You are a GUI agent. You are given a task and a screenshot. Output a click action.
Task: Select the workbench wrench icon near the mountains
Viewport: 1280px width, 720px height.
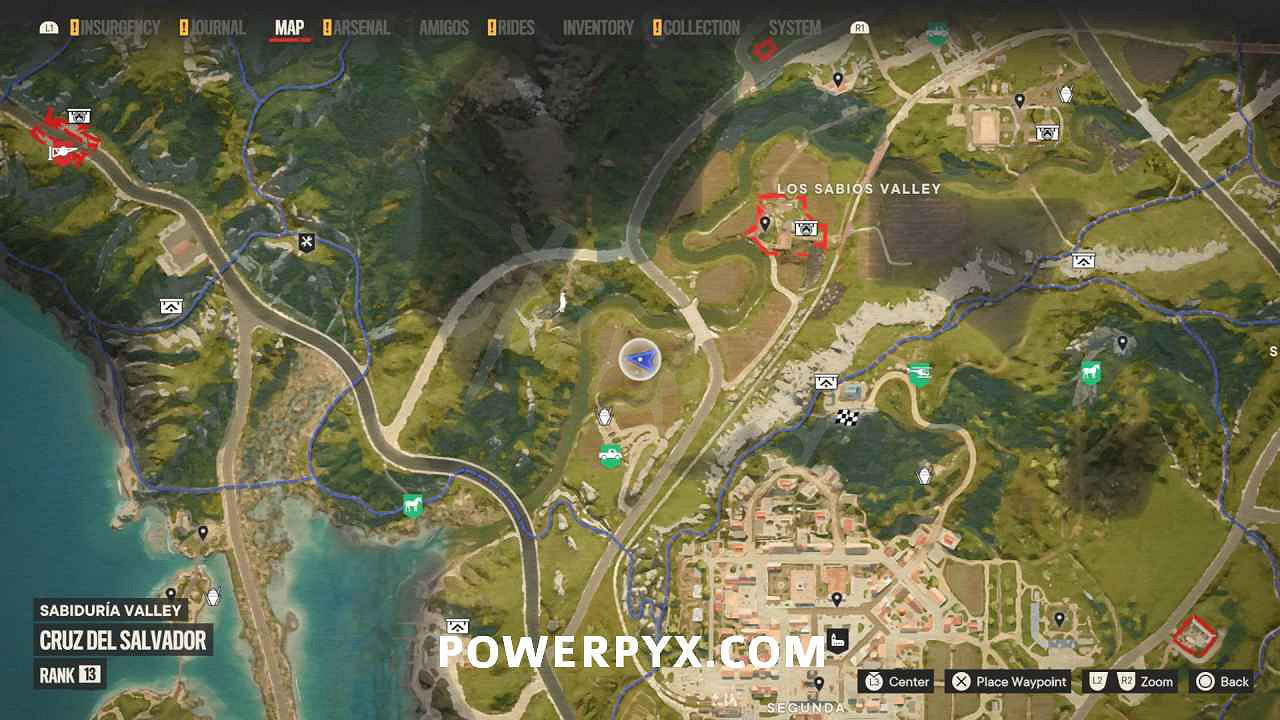(305, 241)
